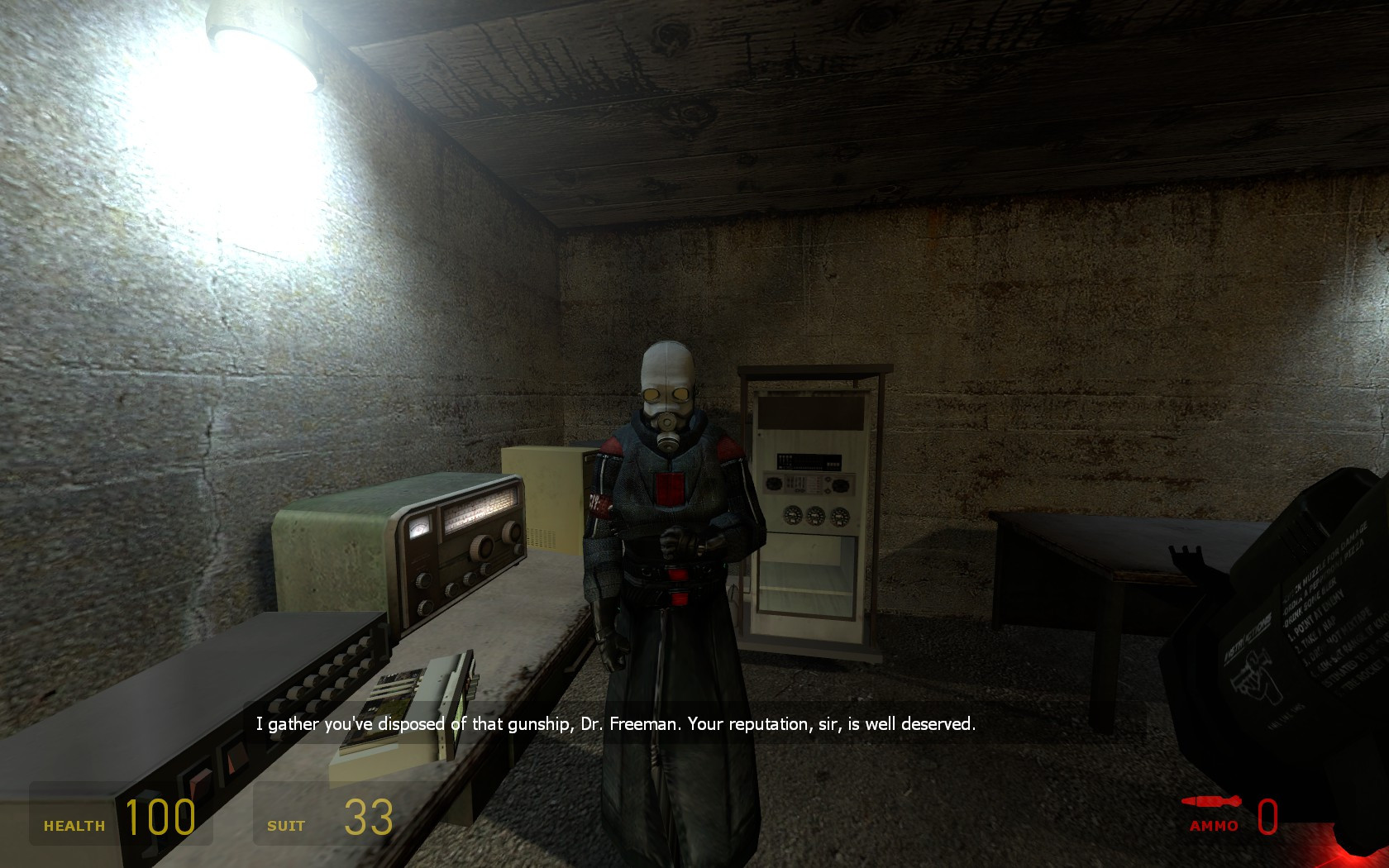Screen dimensions: 1389x868
Task: Click the HEALTH label in the HUD
Action: point(74,824)
